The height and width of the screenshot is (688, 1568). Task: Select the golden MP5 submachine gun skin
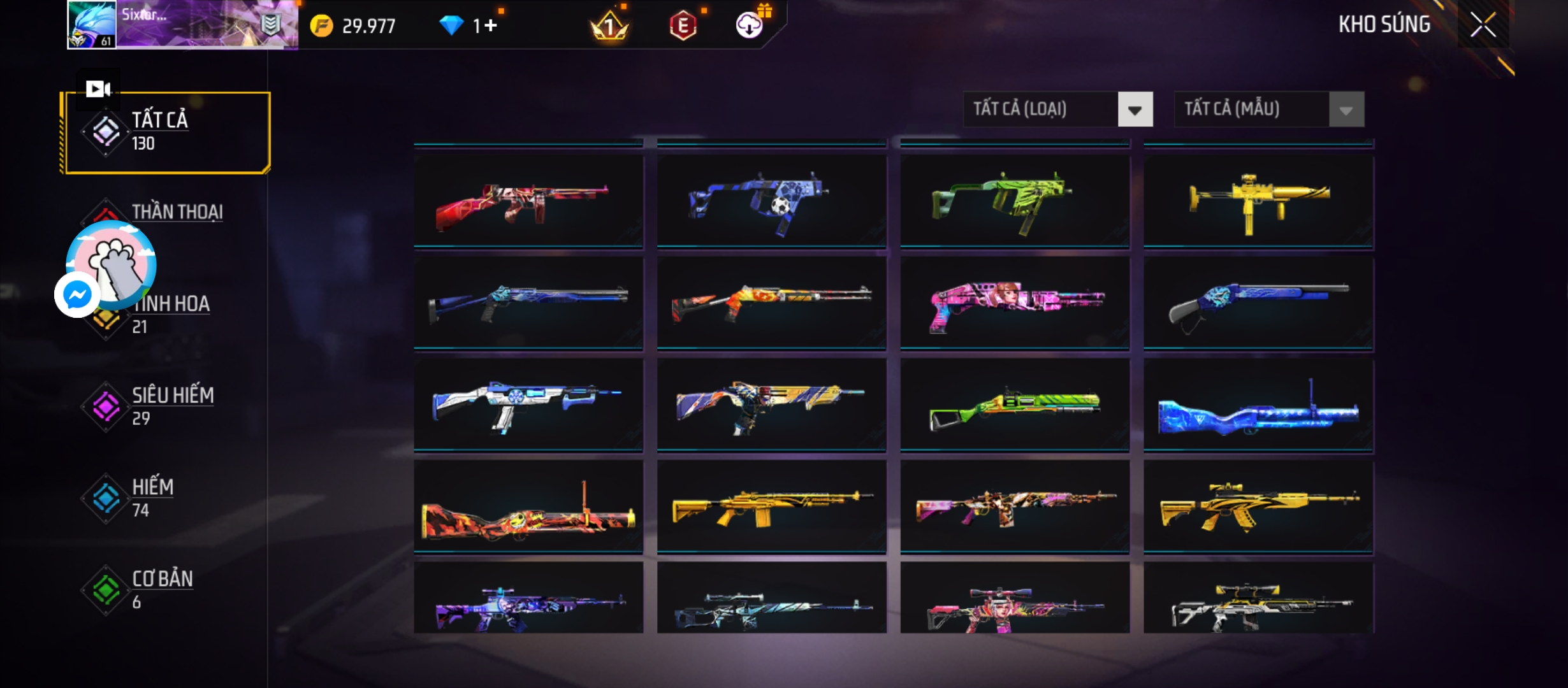(x=1258, y=200)
